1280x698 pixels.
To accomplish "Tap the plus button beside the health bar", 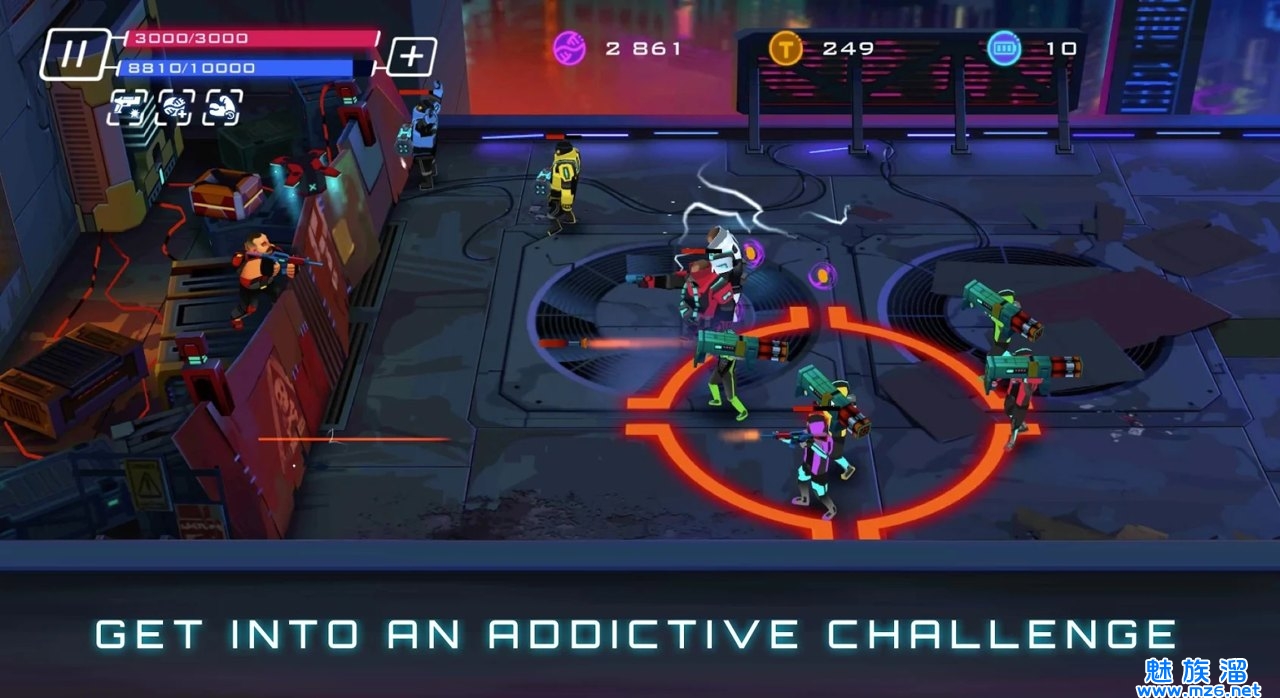I will pos(411,56).
